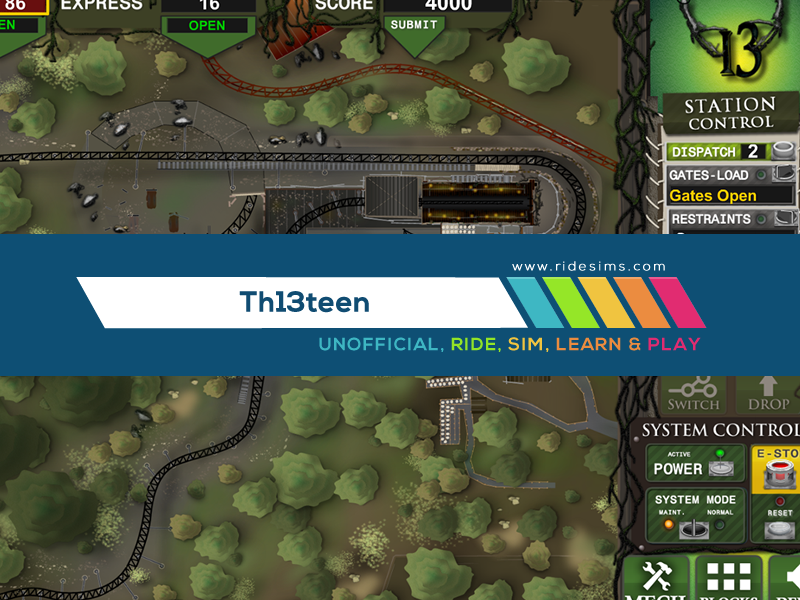Open the Express queue
Viewport: 800px width, 600px height.
click(x=207, y=25)
